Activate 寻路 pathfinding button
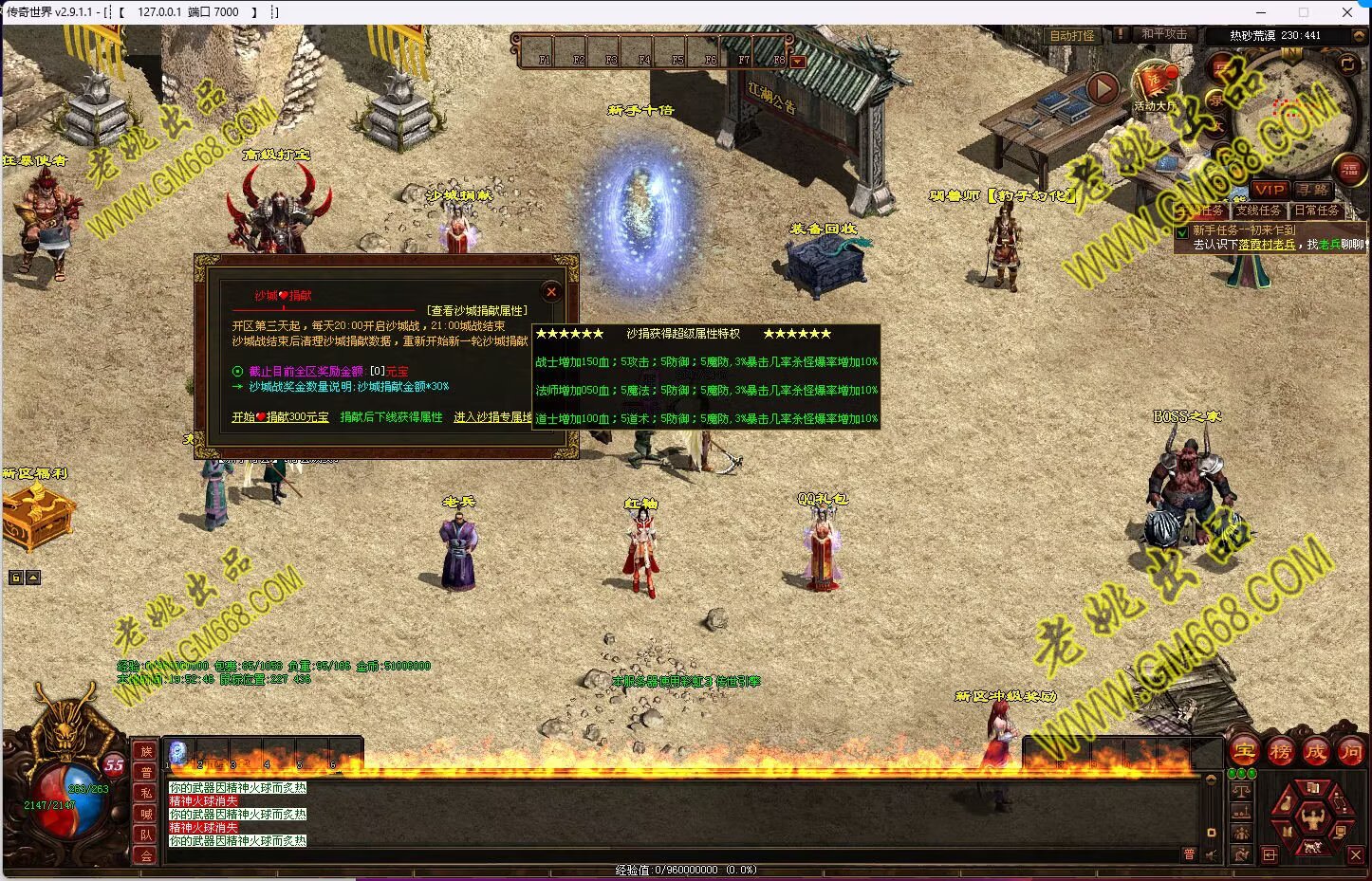This screenshot has height=881, width=1372. [x=1313, y=190]
